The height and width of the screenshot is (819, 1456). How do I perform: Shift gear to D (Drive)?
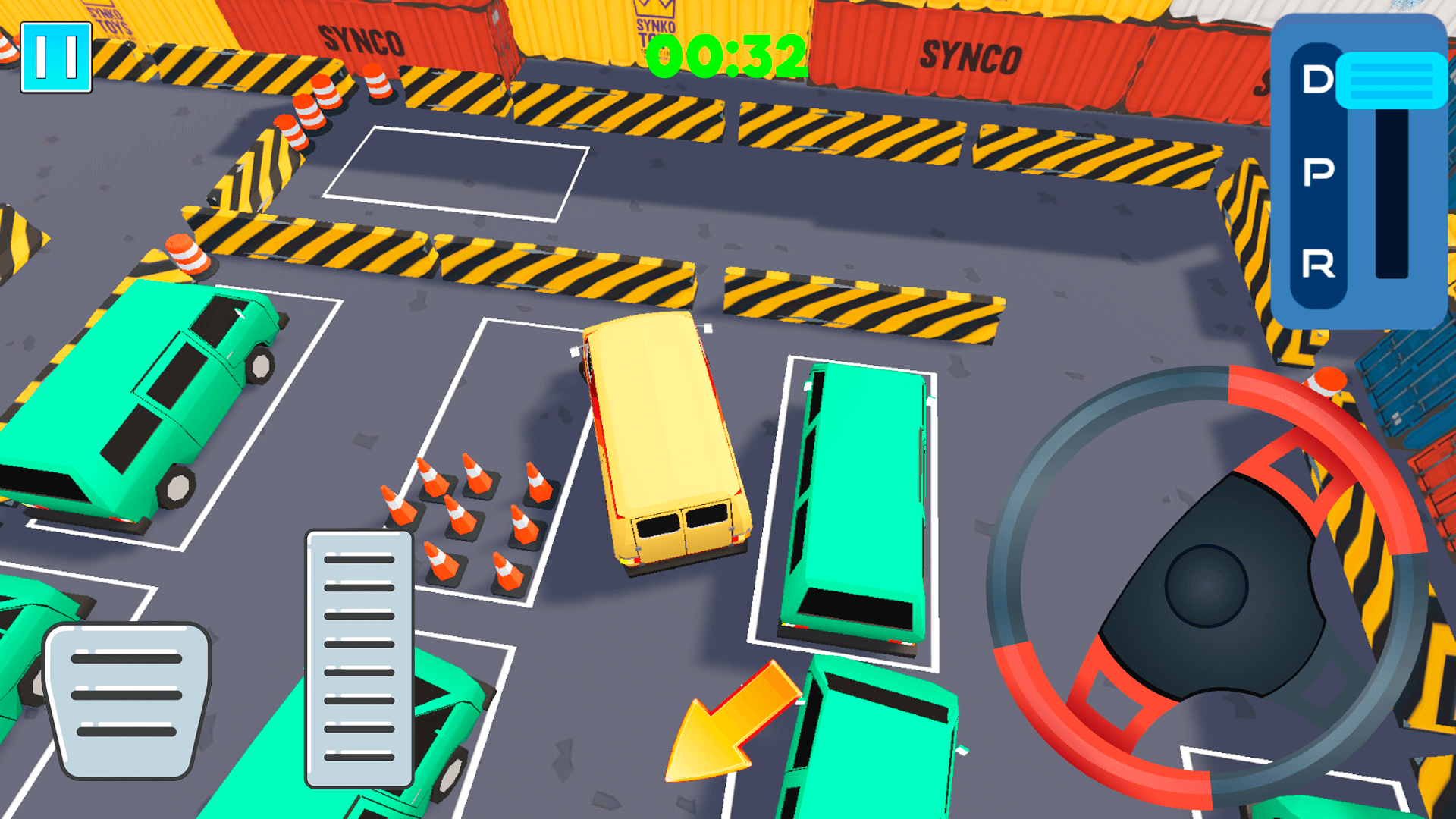(1318, 80)
